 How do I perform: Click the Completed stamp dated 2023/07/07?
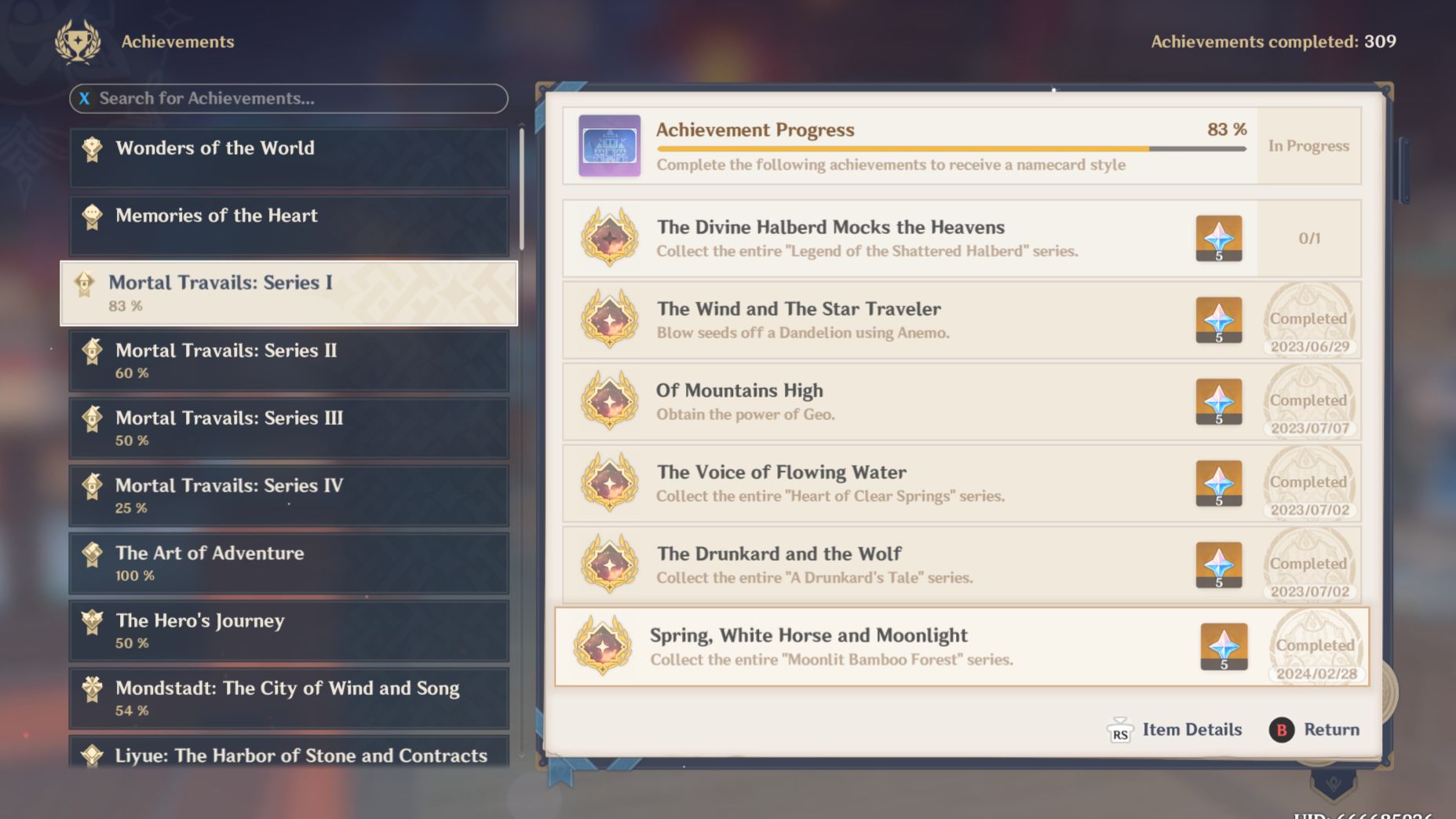[x=1308, y=400]
